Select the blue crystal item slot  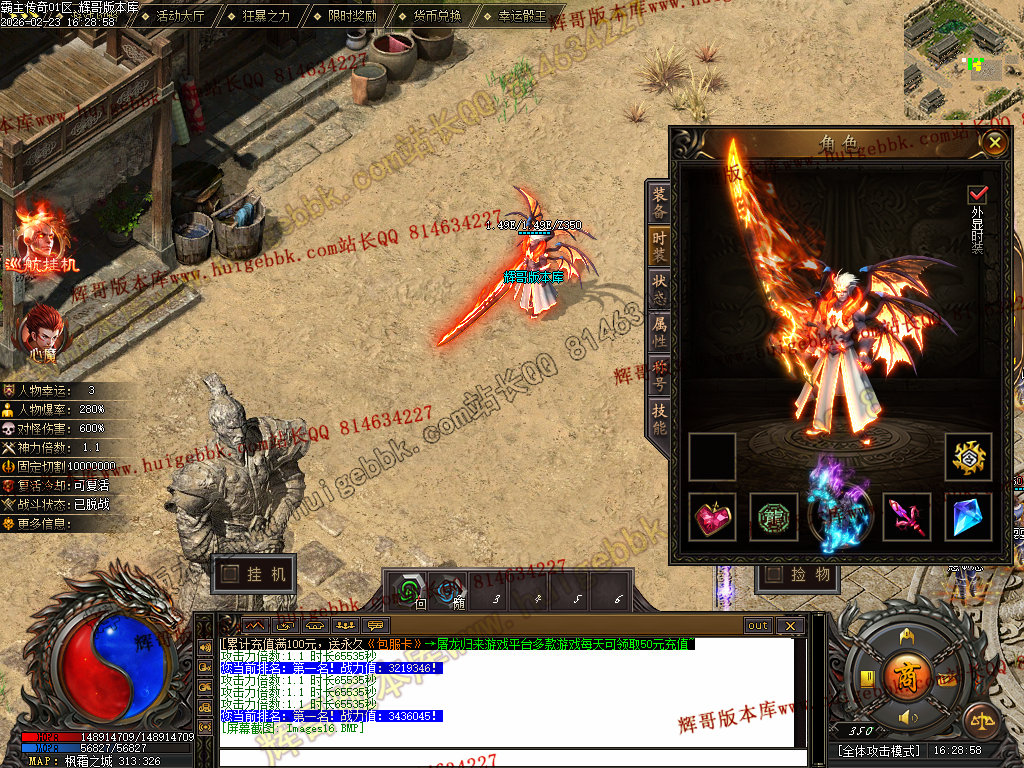coord(968,517)
